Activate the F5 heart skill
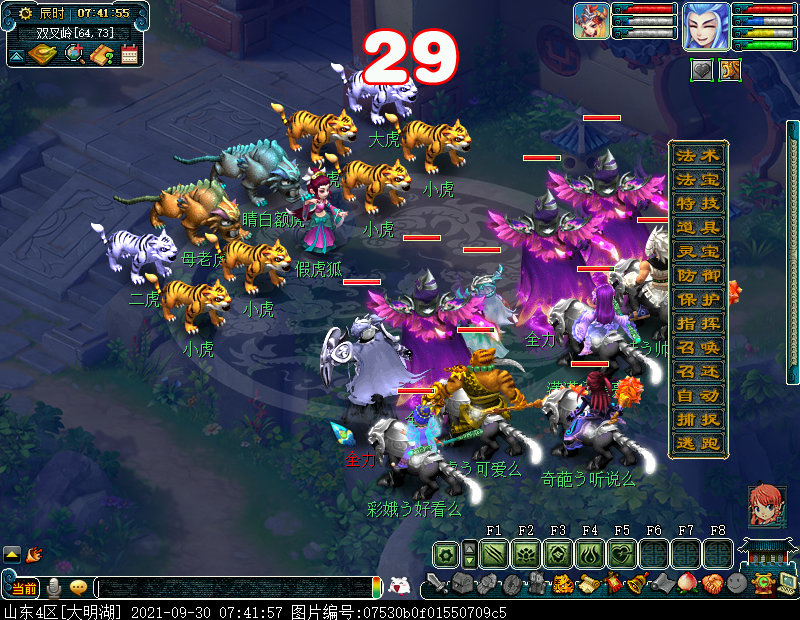 [x=622, y=554]
